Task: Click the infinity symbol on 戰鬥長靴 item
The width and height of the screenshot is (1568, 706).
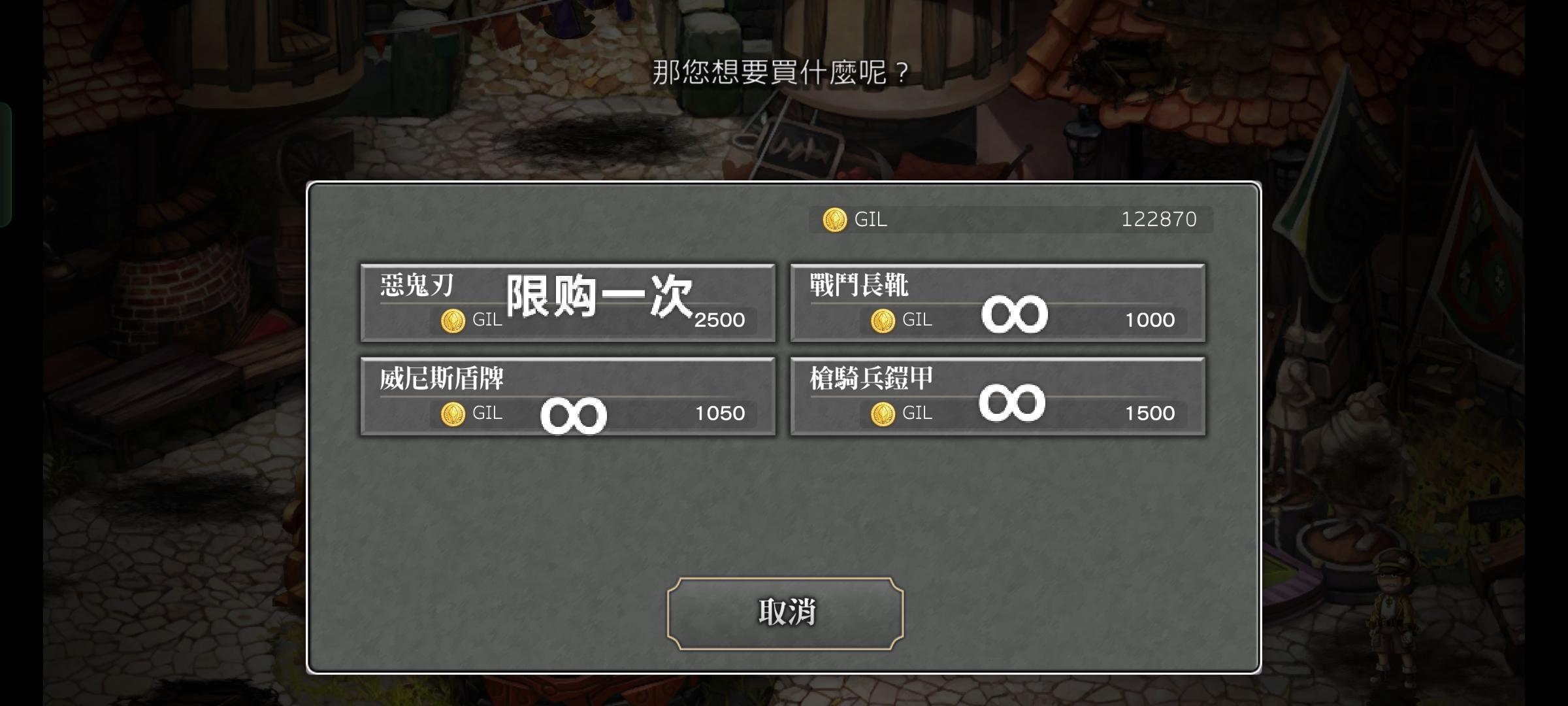Action: (1014, 312)
